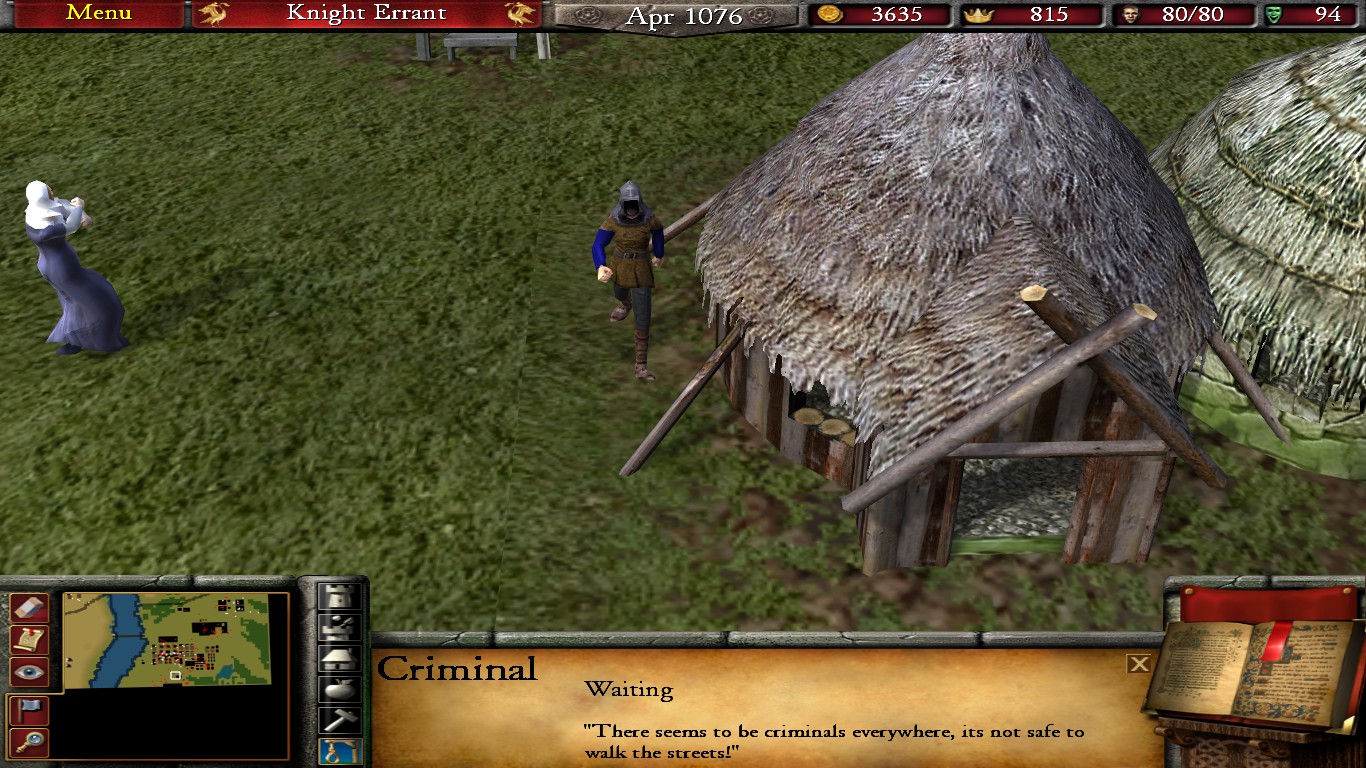Toggle the zoom magnifier tool
Image resolution: width=1366 pixels, height=768 pixels.
pyautogui.click(x=28, y=740)
